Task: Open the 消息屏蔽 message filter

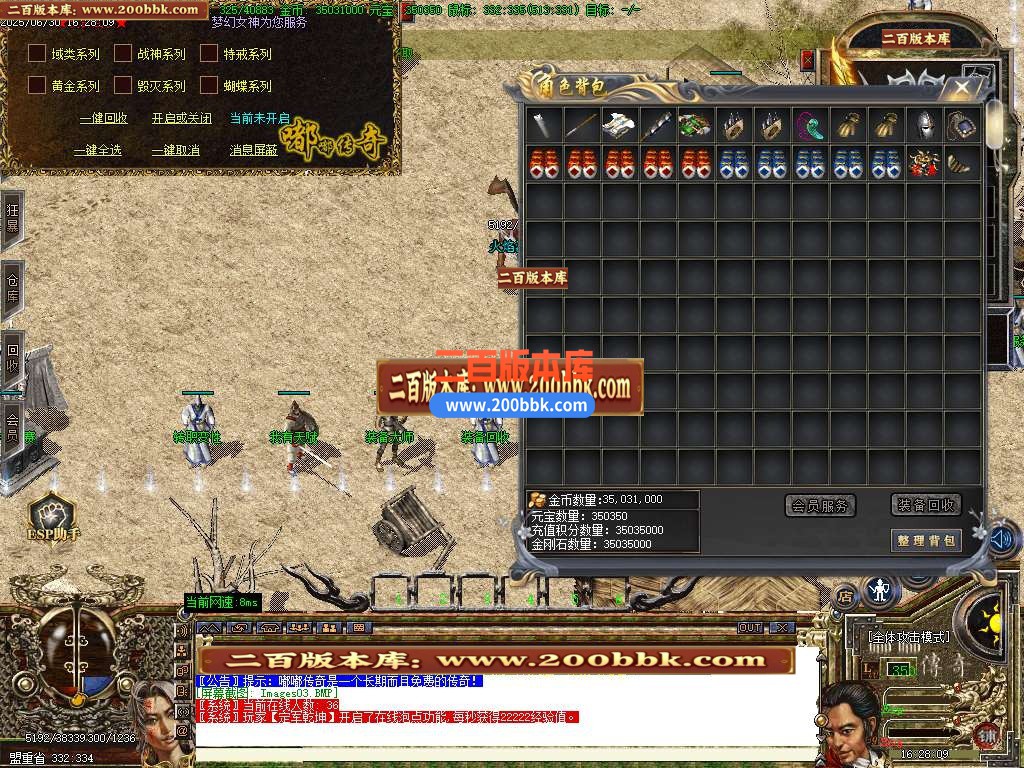Action: 253,150
